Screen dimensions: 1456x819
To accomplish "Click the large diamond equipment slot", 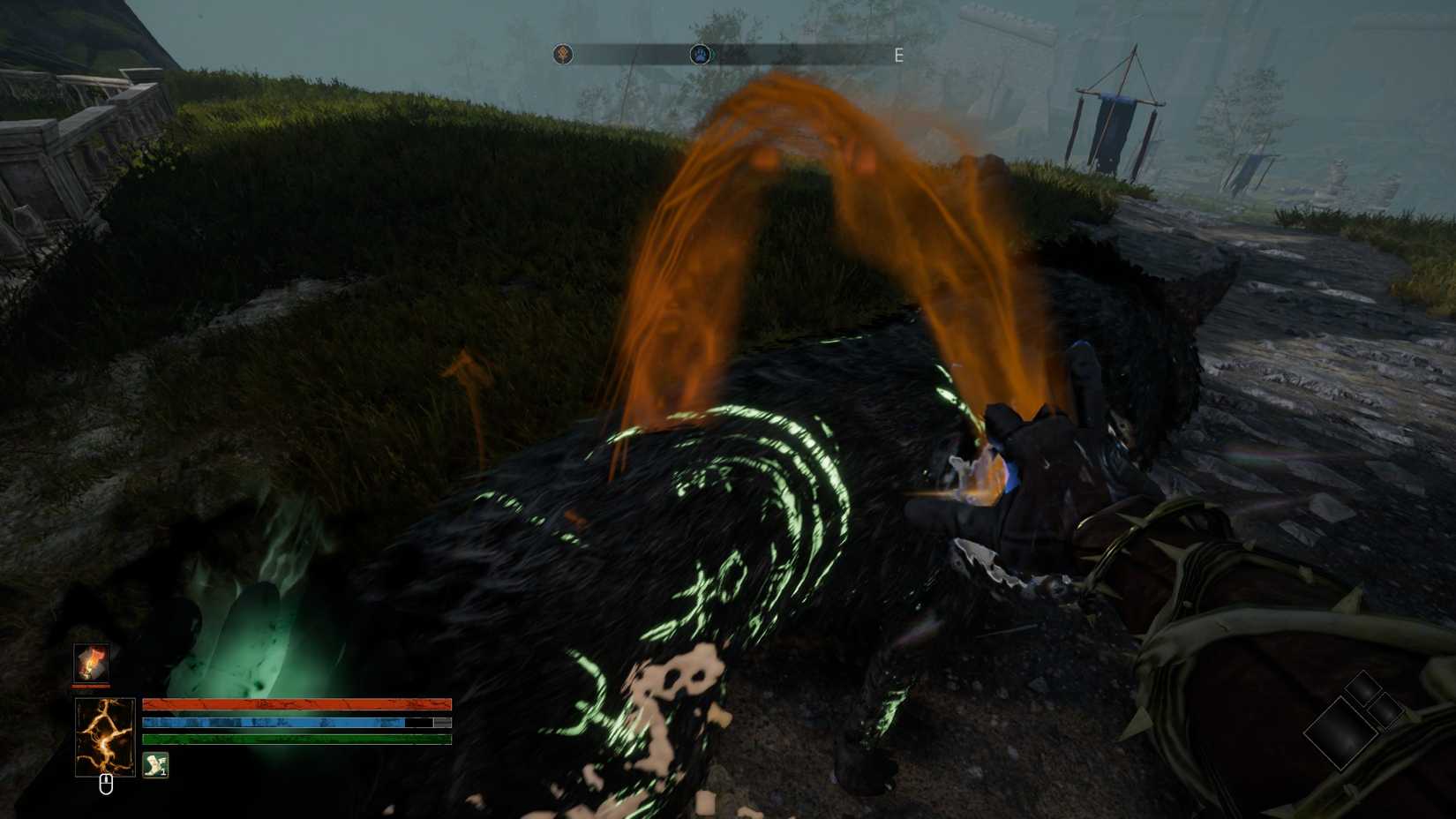I will point(1340,733).
